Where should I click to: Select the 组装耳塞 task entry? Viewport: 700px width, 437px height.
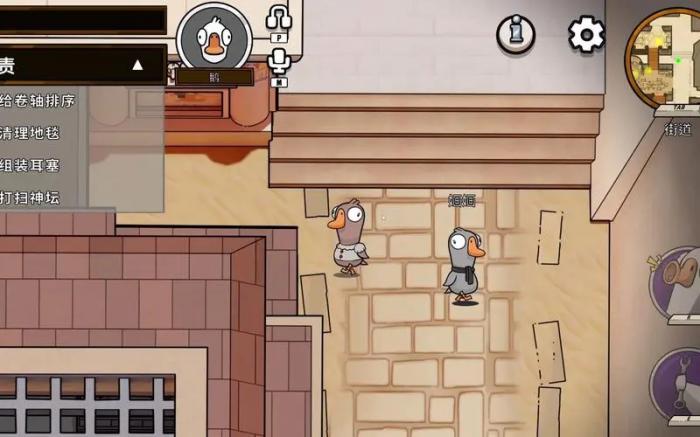point(30,165)
